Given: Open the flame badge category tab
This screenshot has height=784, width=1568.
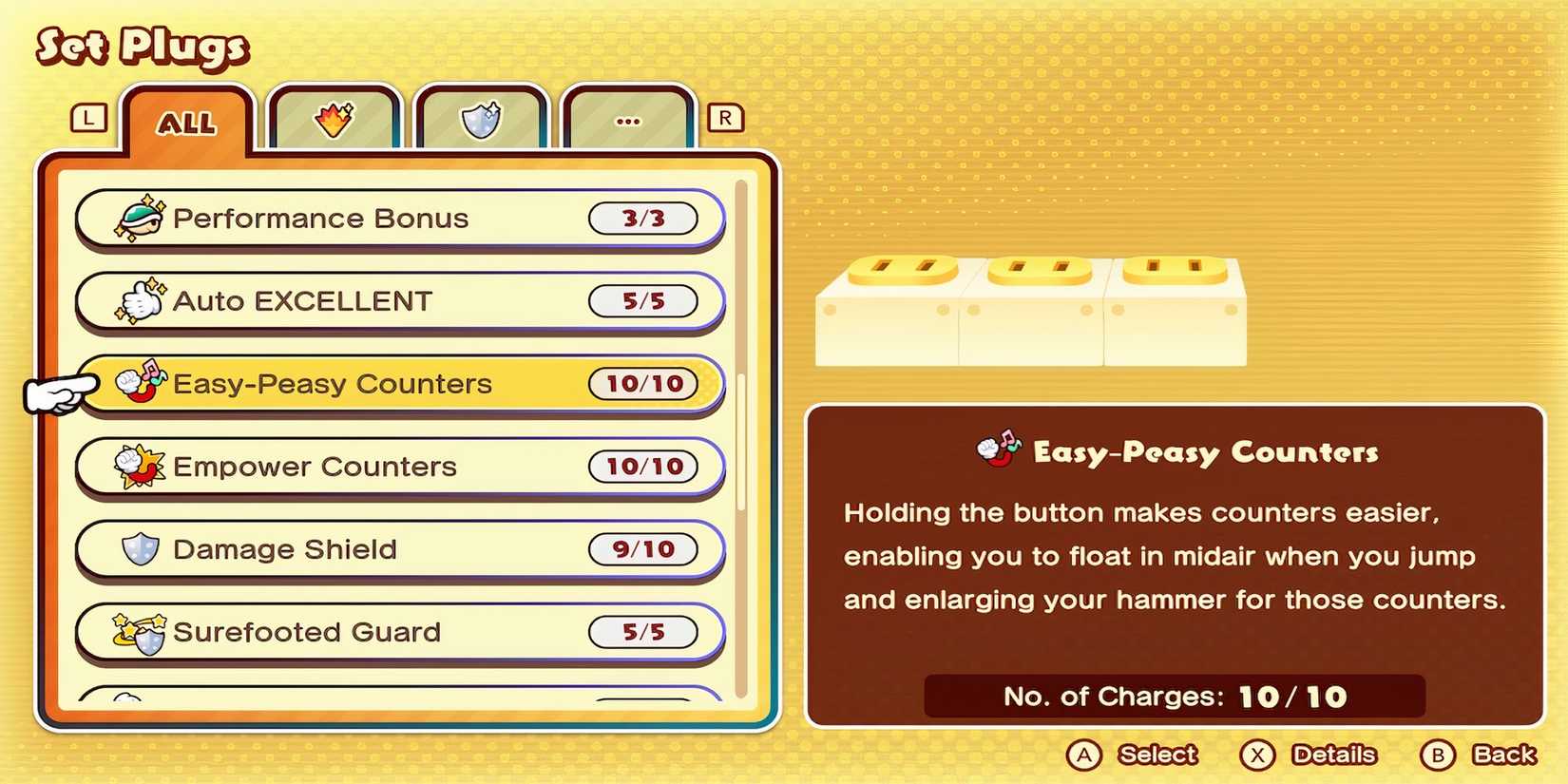Looking at the screenshot, I should pos(335,120).
